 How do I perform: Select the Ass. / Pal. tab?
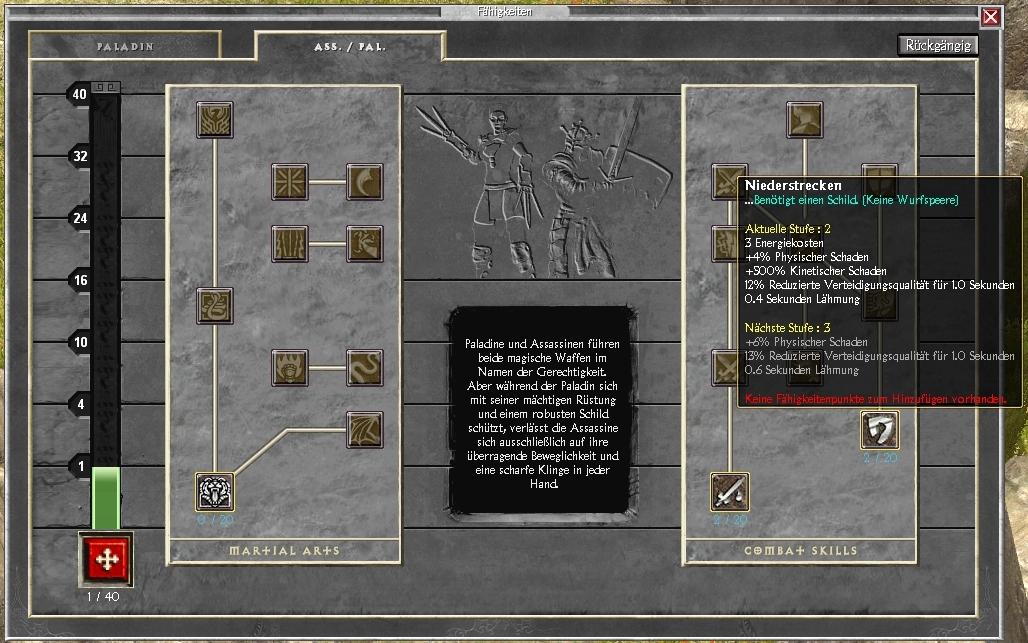349,46
